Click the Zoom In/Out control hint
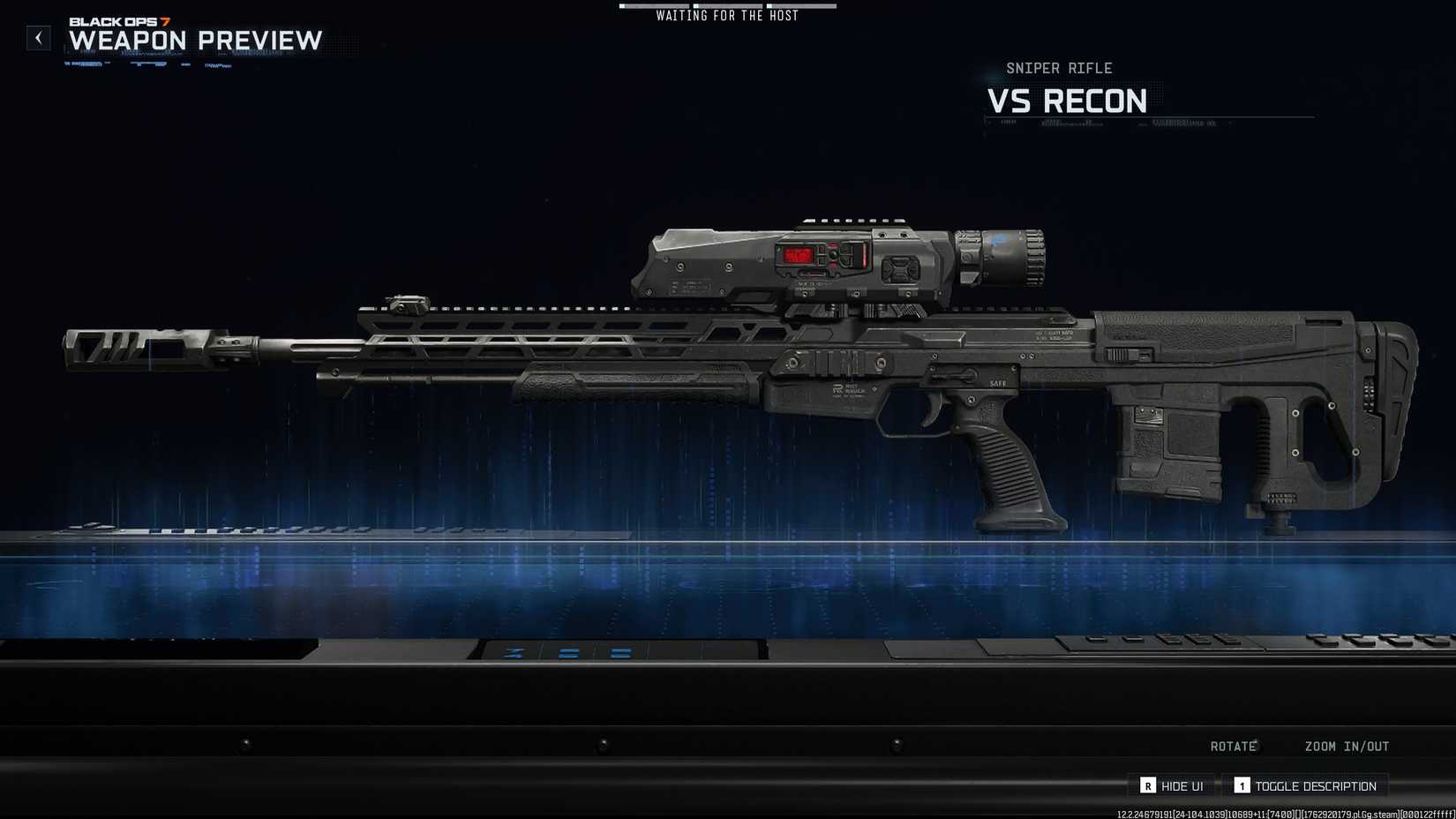 pos(1347,746)
